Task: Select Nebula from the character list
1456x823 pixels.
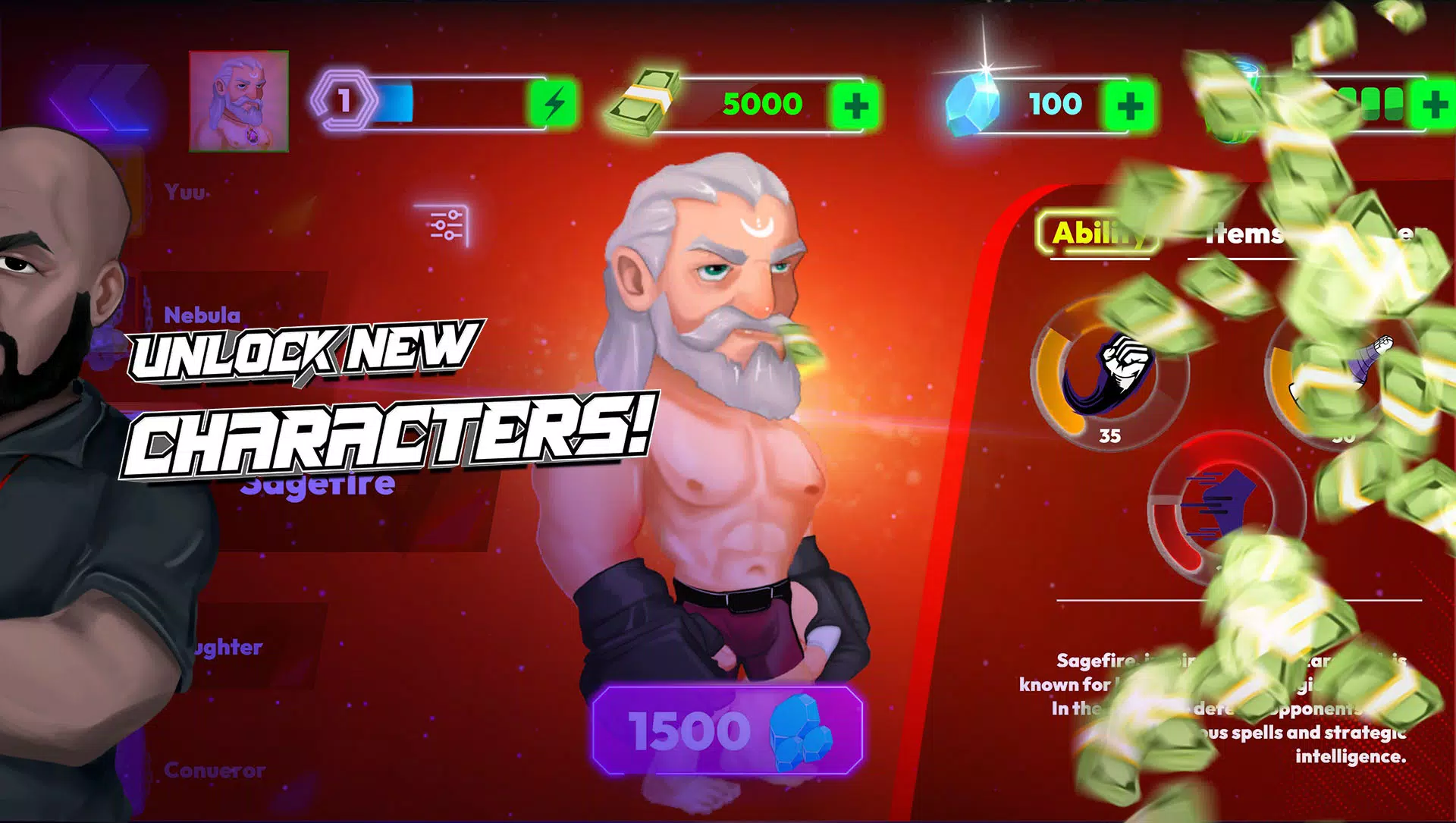Action: coord(201,313)
